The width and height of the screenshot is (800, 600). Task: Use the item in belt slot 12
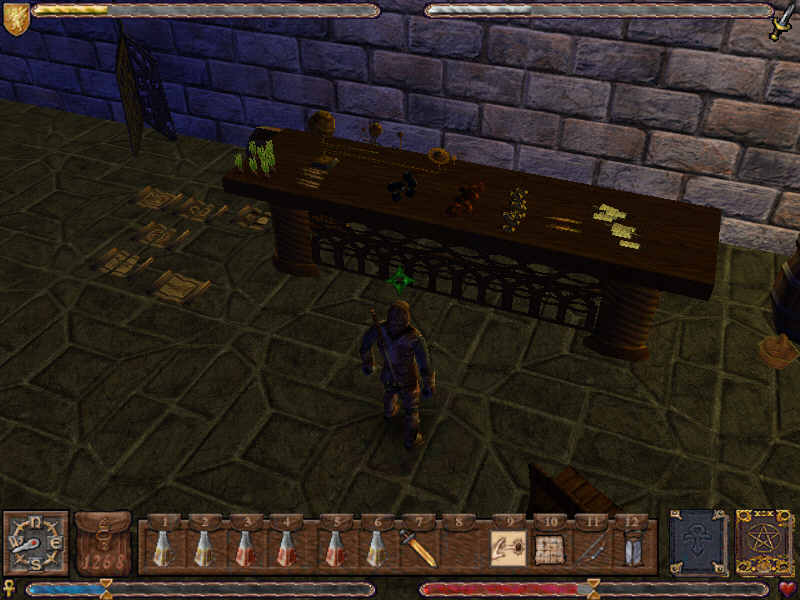[632, 548]
